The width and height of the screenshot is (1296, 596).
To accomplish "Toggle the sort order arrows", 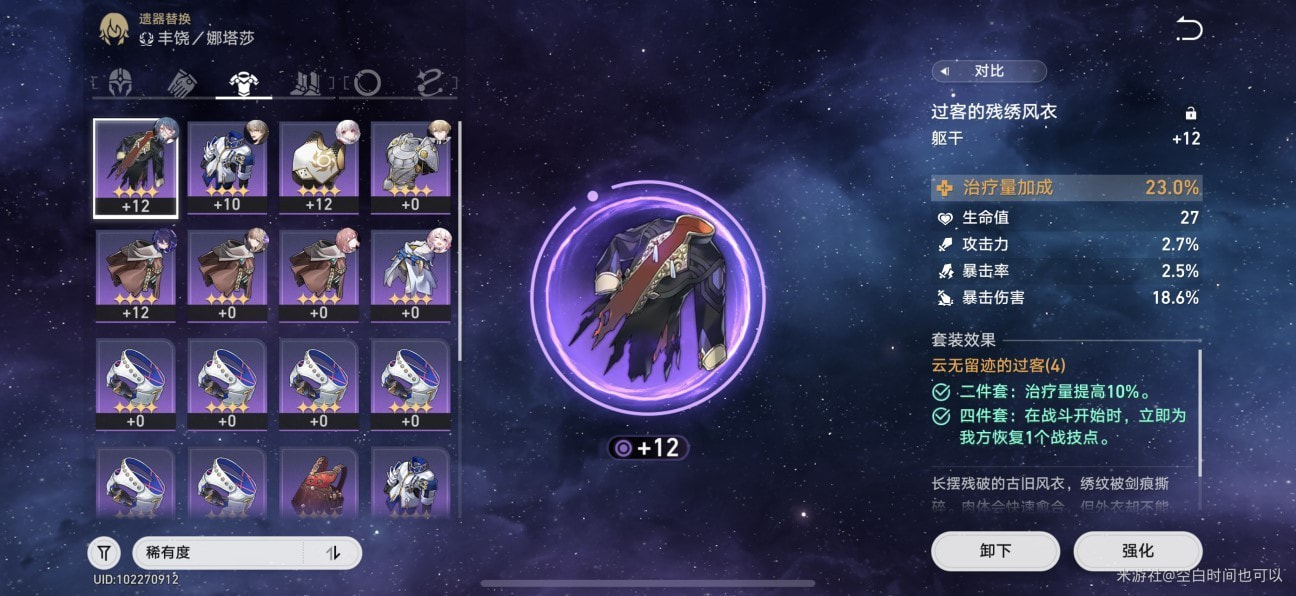I will pos(334,552).
